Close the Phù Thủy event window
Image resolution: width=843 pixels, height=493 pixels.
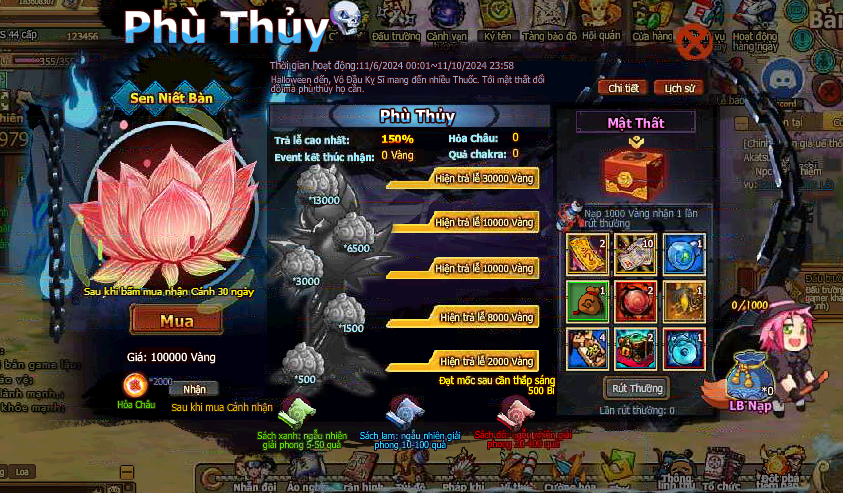(x=694, y=43)
